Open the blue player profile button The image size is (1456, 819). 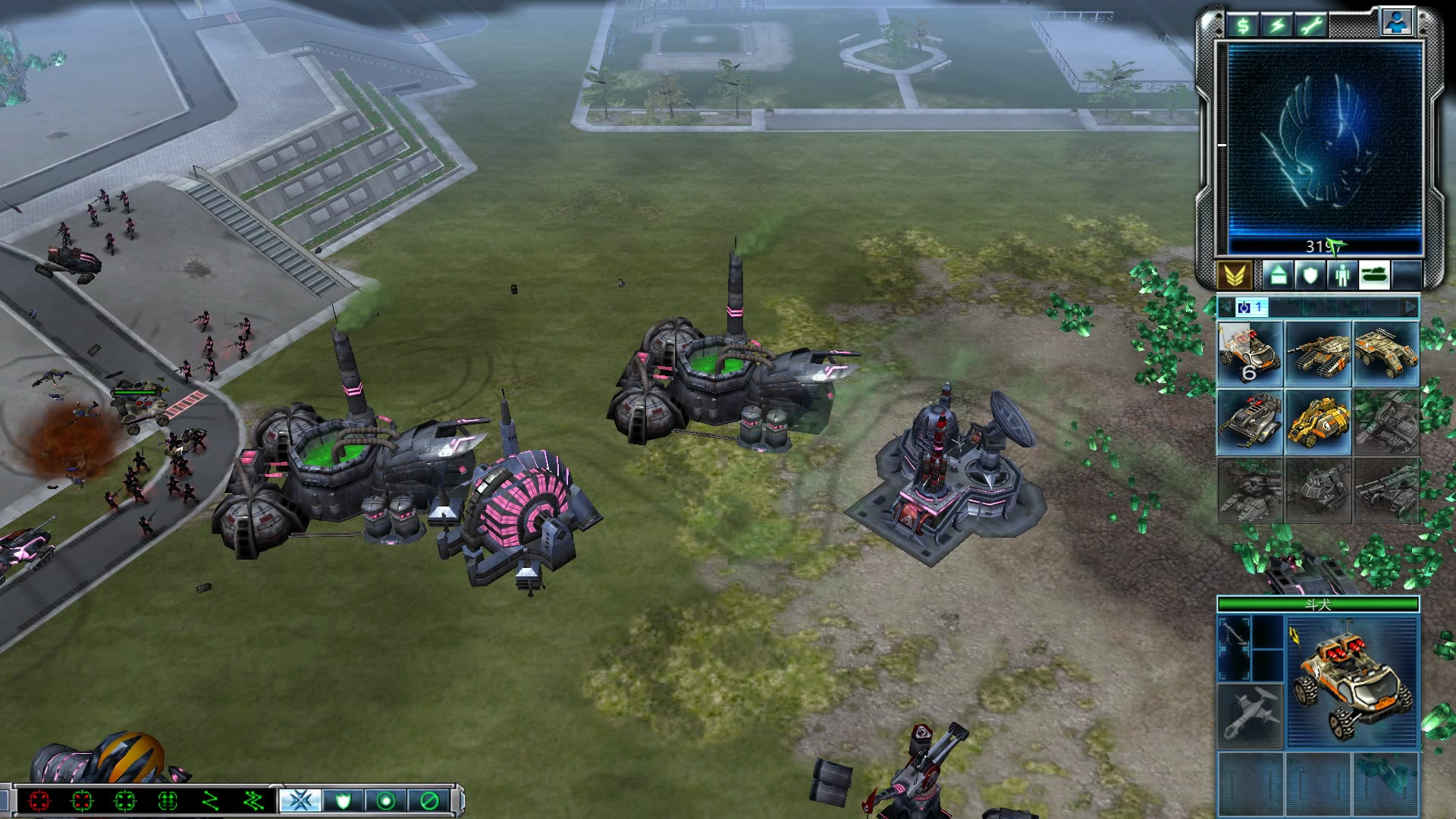[1396, 24]
